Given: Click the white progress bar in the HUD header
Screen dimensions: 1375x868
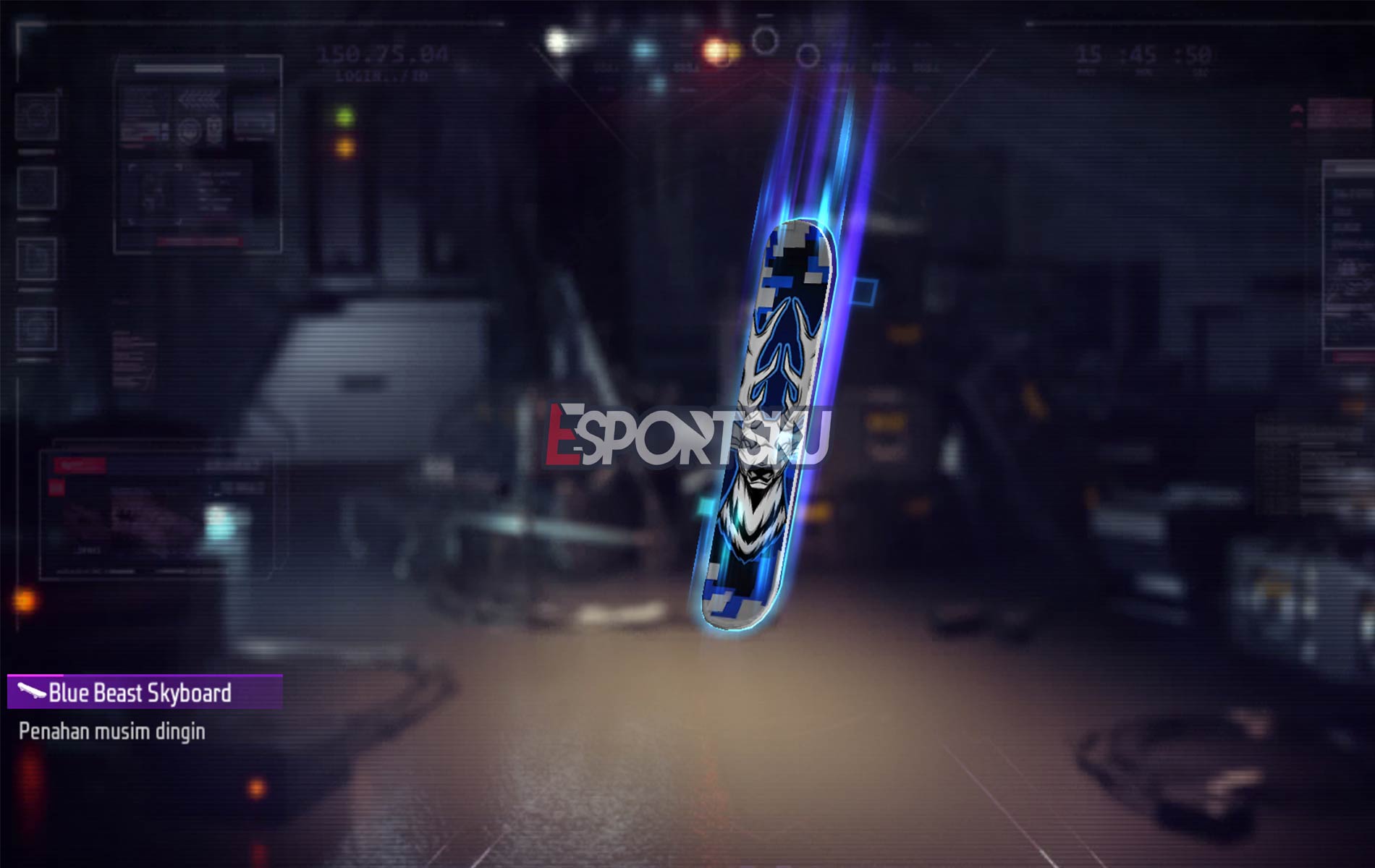Looking at the screenshot, I should (x=179, y=67).
